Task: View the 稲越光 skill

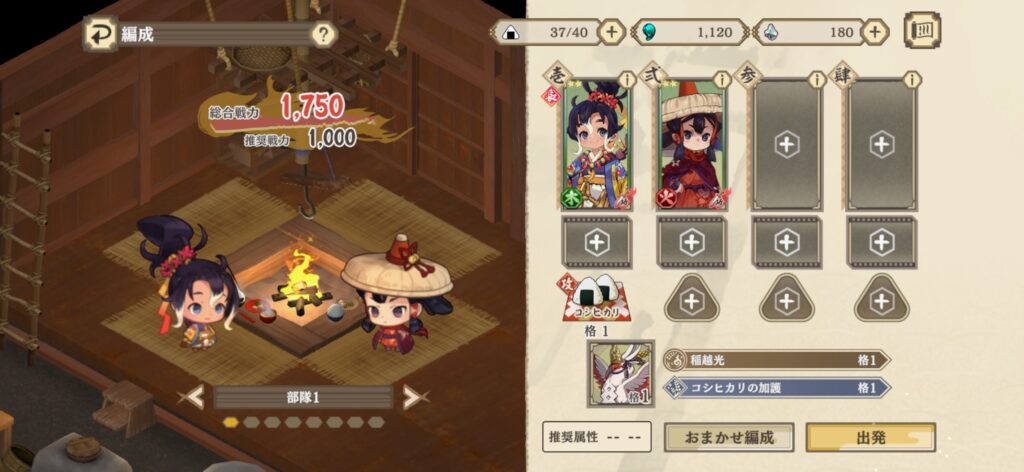Action: coord(776,360)
